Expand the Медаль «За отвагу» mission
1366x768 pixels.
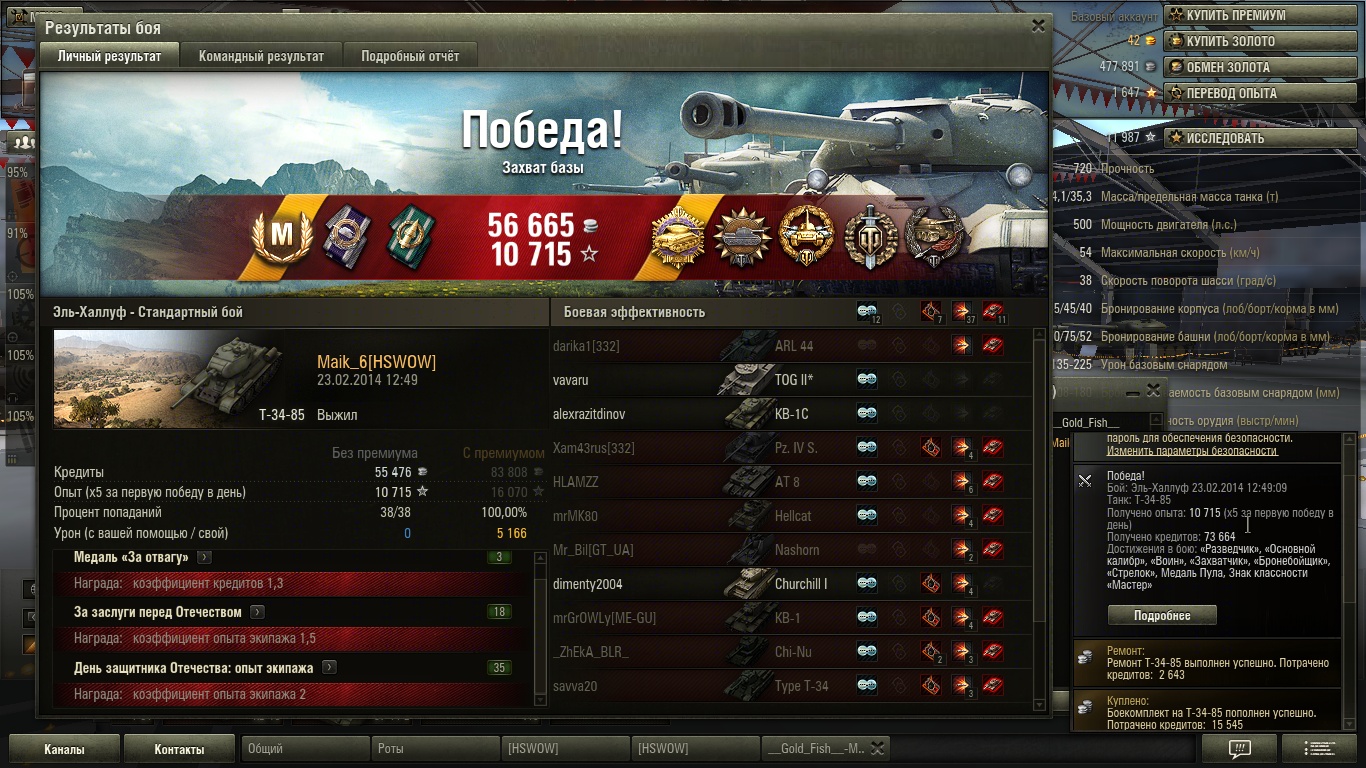click(x=204, y=557)
